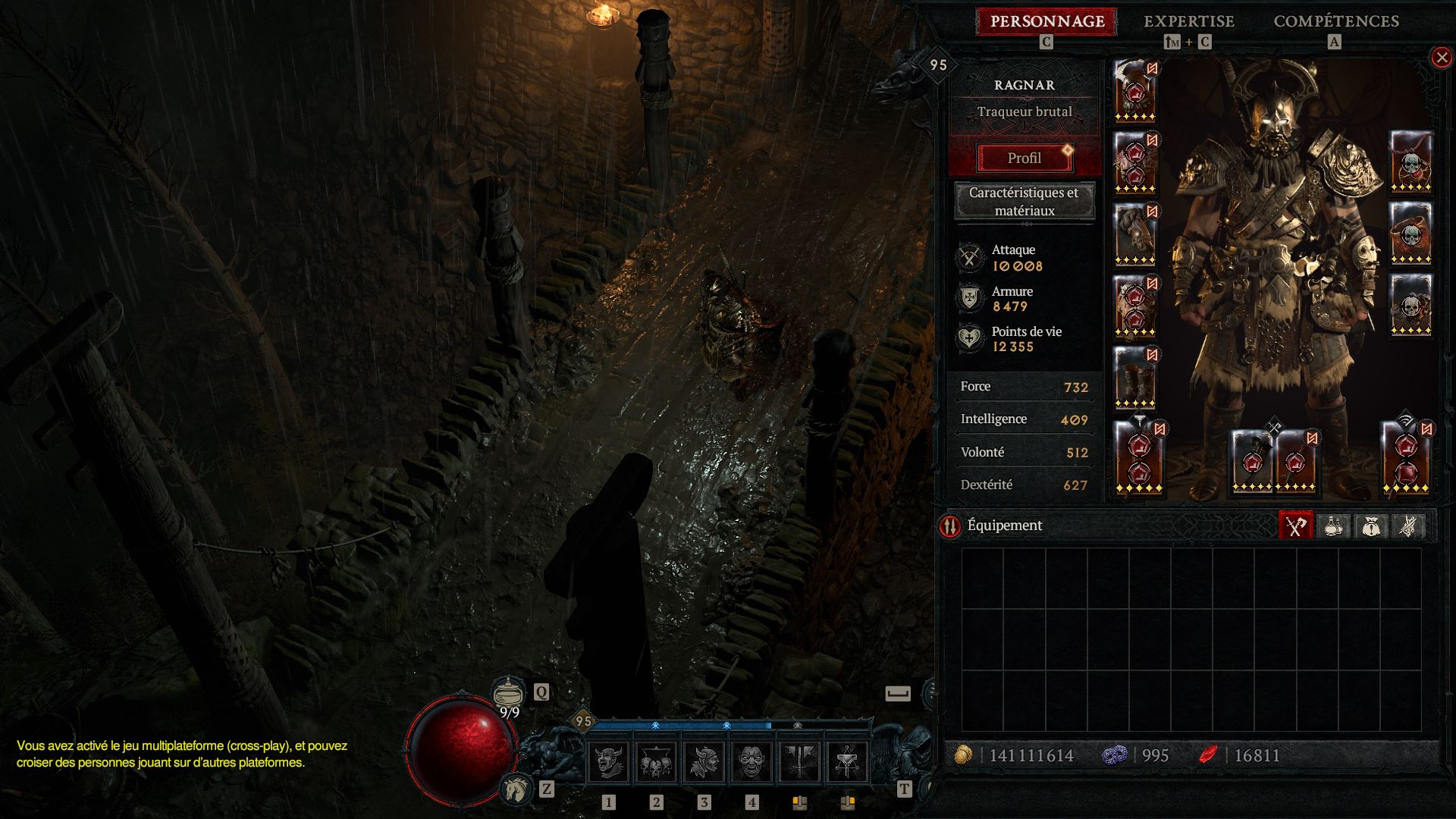Screen dimensions: 1456x819
Task: Activate the hanging anvil skill
Action: tap(847, 762)
